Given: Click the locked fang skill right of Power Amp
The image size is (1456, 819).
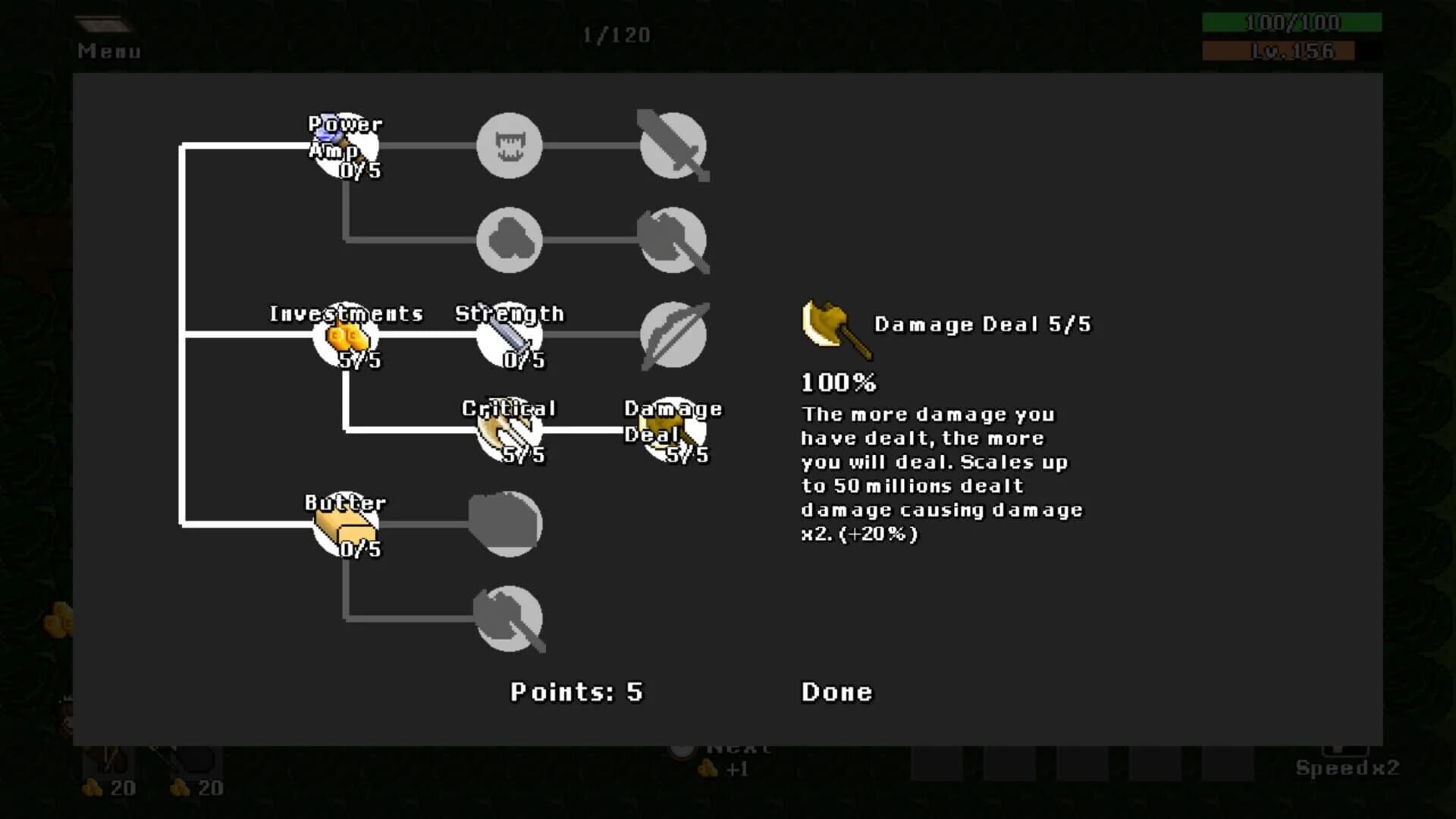Looking at the screenshot, I should [x=510, y=146].
